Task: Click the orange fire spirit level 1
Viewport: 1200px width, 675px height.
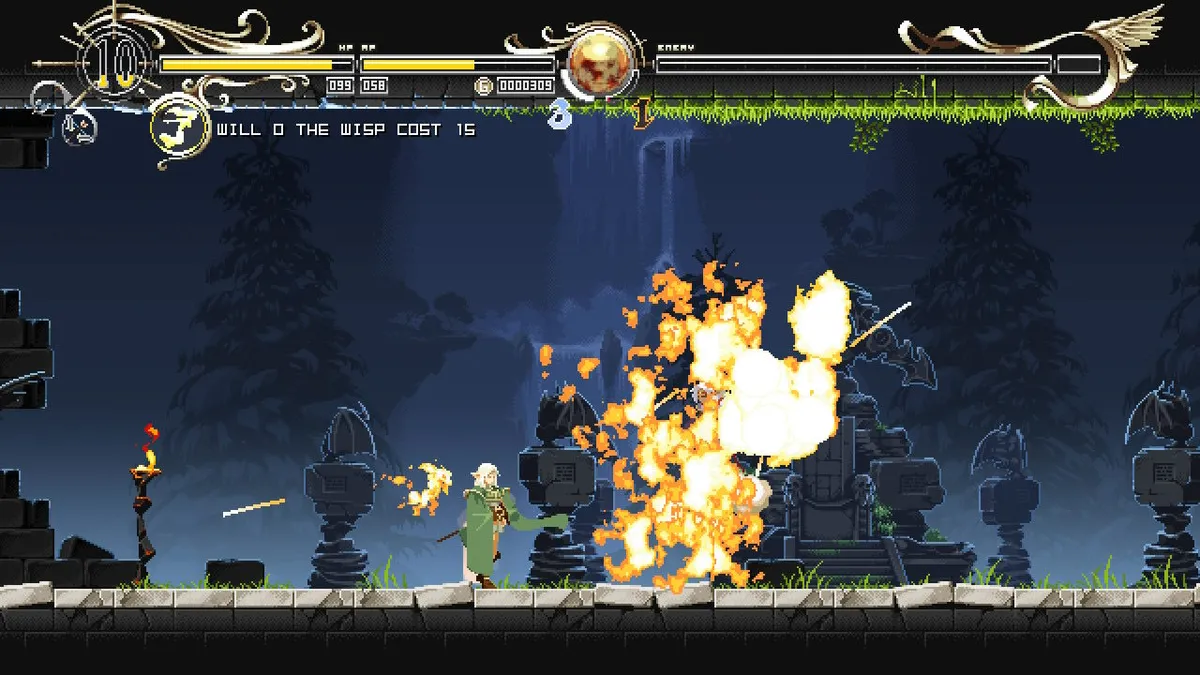Action: (x=641, y=114)
